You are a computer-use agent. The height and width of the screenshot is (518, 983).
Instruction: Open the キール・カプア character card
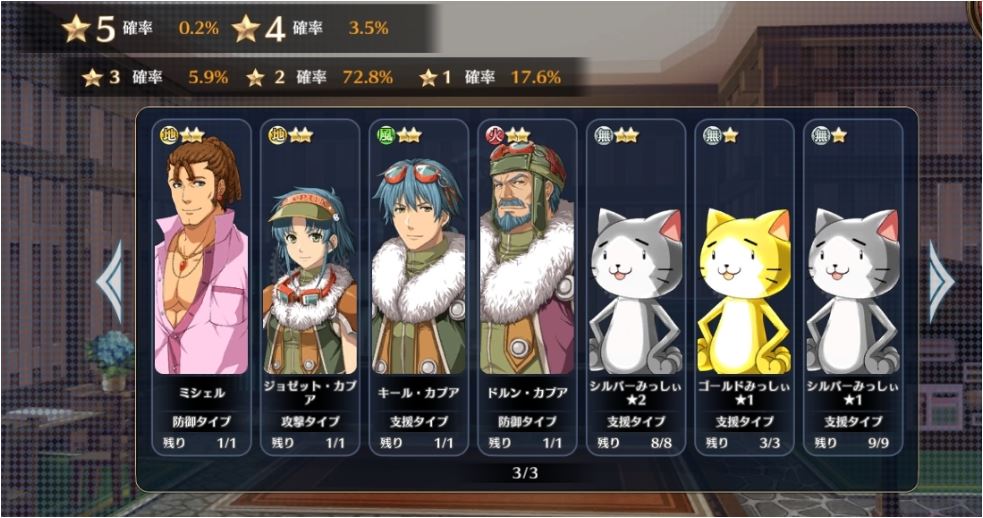pyautogui.click(x=417, y=285)
